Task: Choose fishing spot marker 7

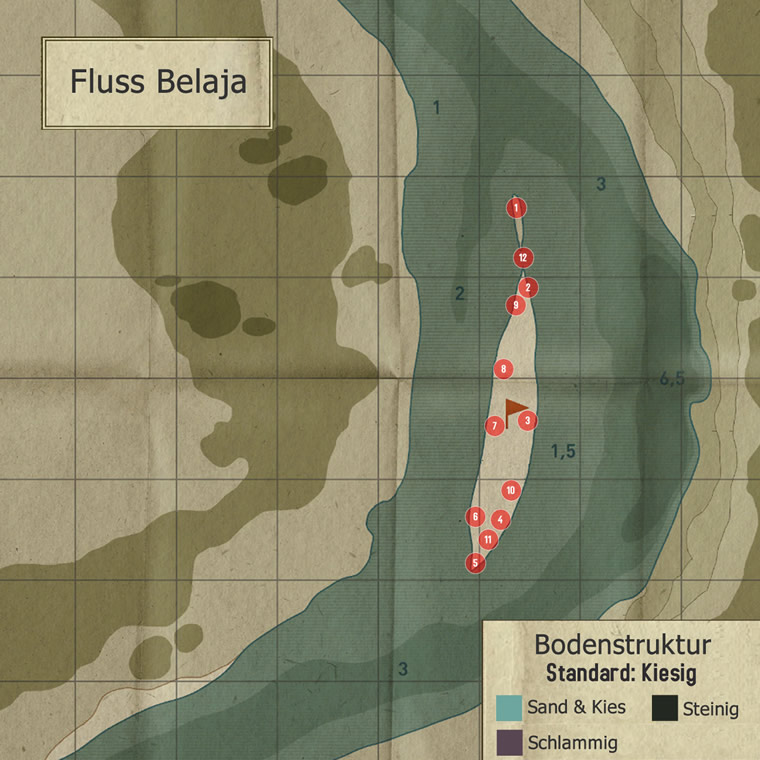Action: point(494,426)
